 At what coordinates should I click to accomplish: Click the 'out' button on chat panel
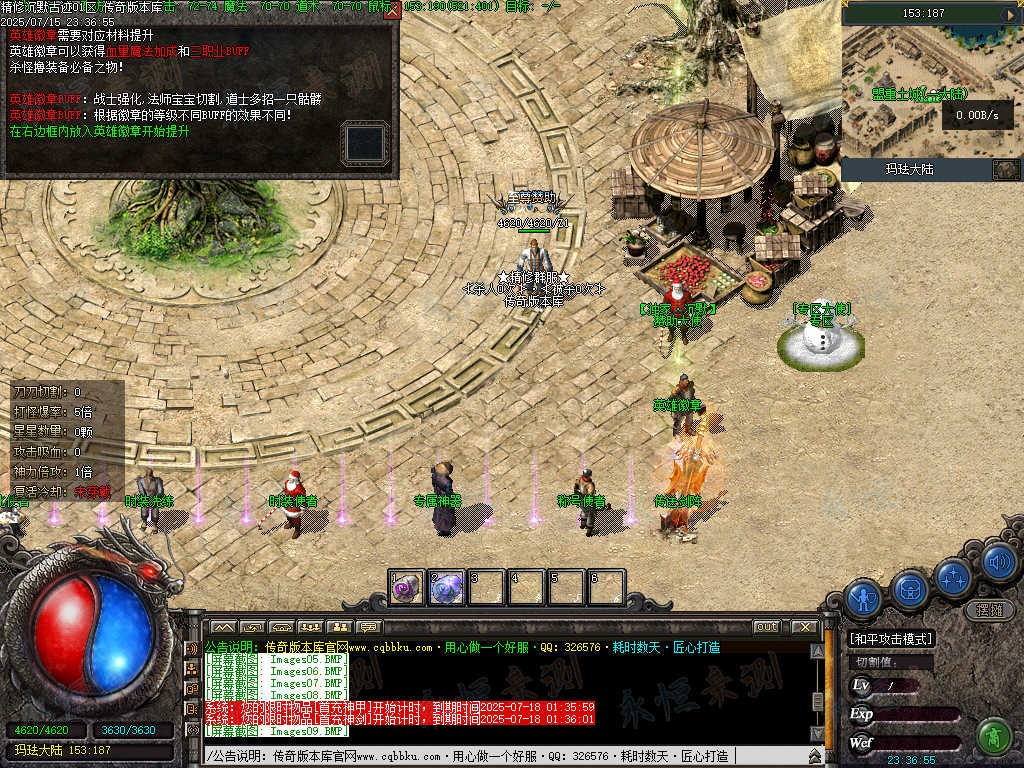[766, 627]
